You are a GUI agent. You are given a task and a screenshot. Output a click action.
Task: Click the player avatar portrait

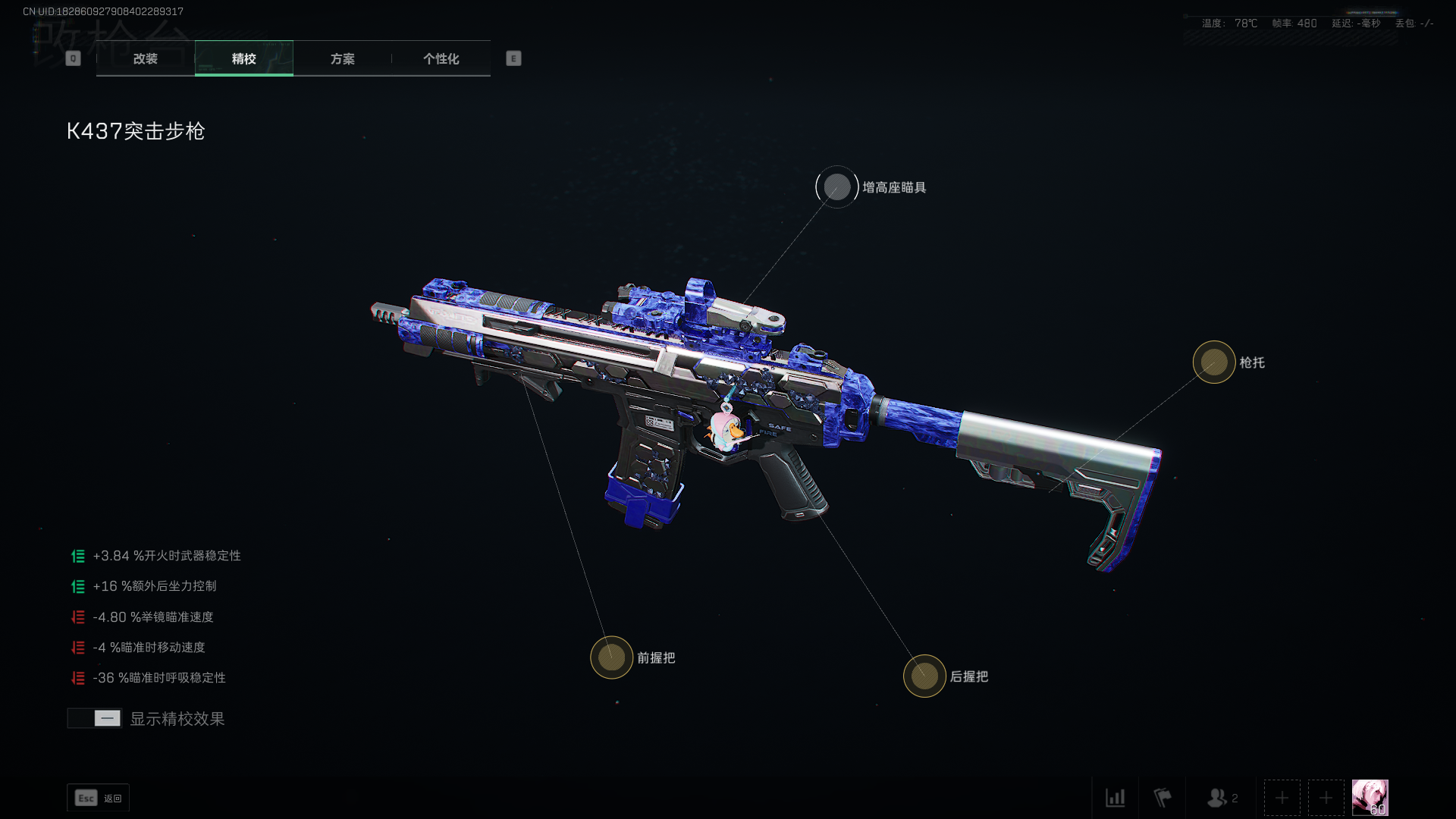click(x=1370, y=798)
